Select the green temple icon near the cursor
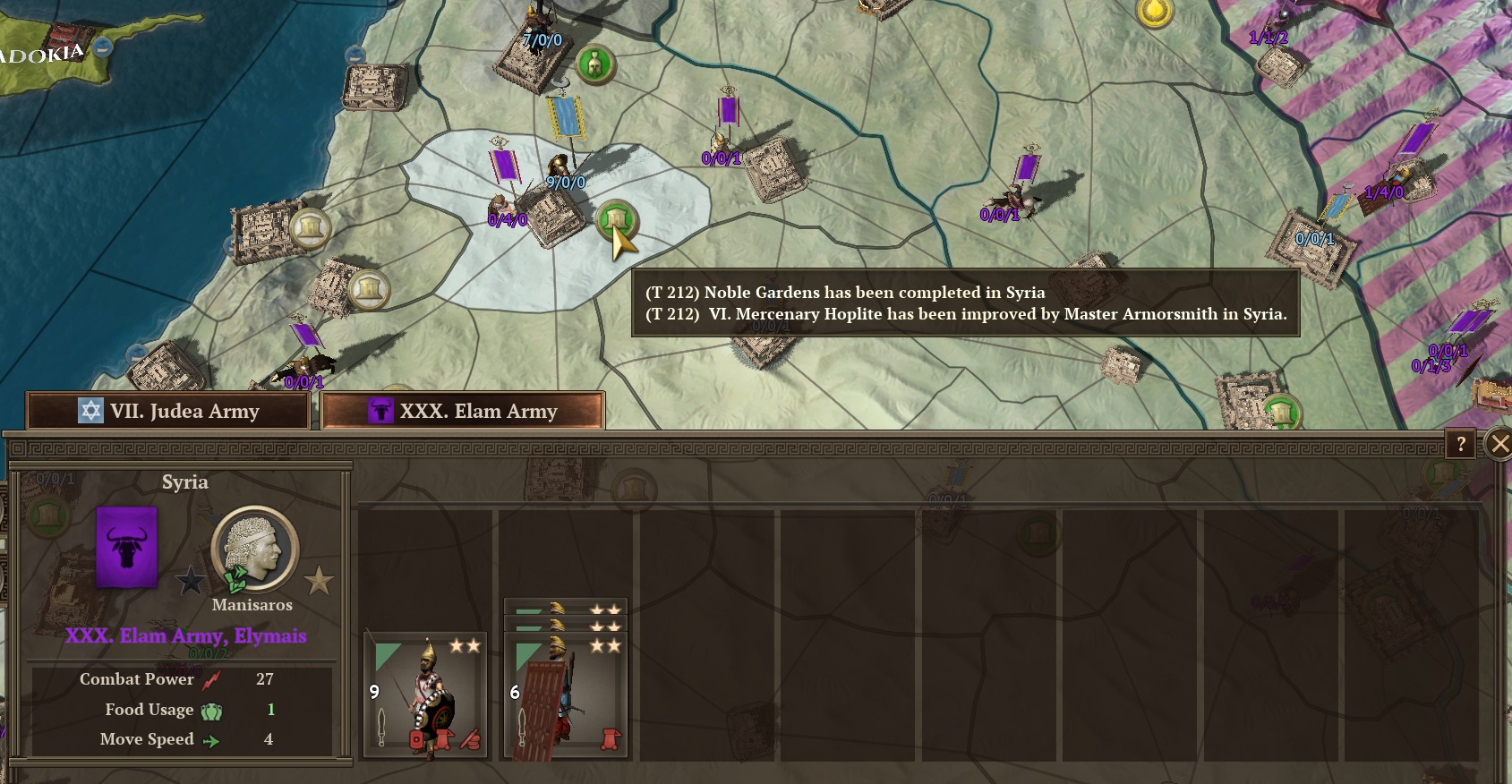 click(617, 217)
